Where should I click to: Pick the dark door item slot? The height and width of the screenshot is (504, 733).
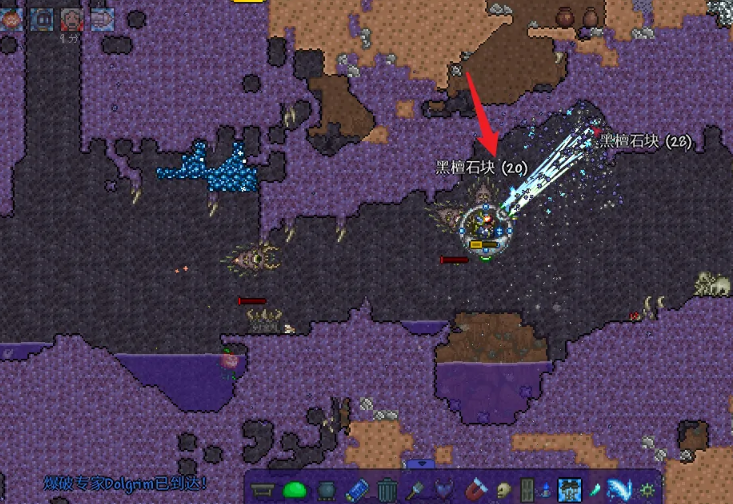coord(527,490)
